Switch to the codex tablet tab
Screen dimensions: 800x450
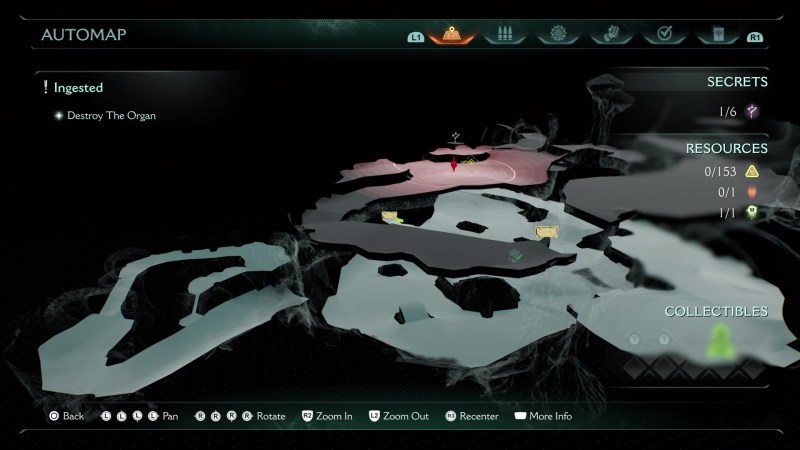(x=716, y=35)
